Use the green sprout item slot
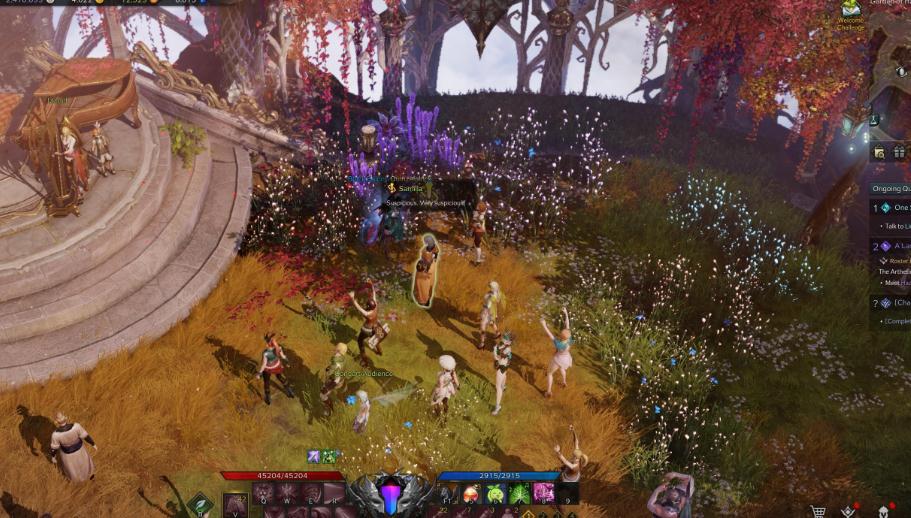The height and width of the screenshot is (518, 911). [x=495, y=493]
